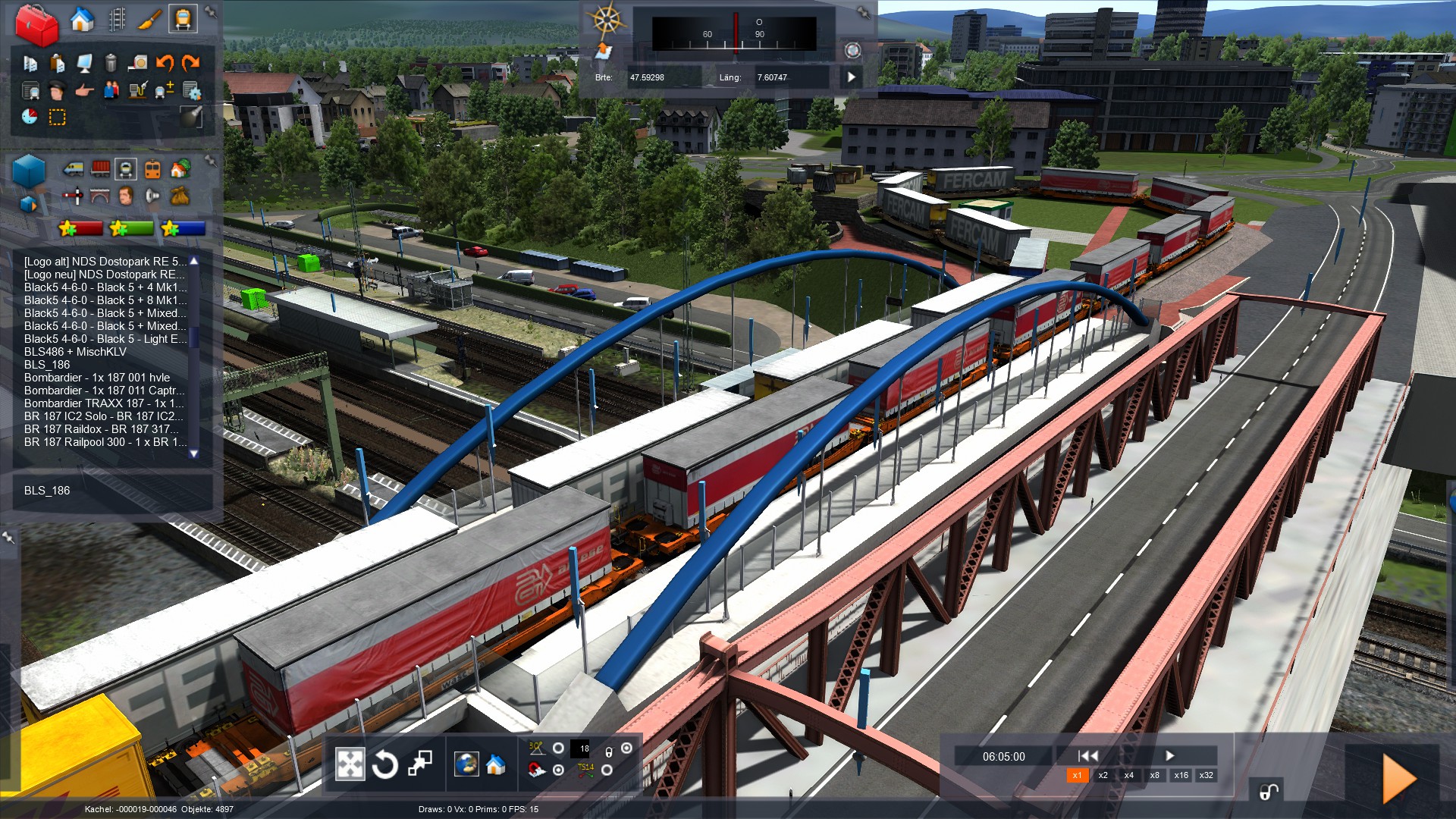The image size is (1456, 819).
Task: Switch to the track laying ladder tool
Action: 117,20
